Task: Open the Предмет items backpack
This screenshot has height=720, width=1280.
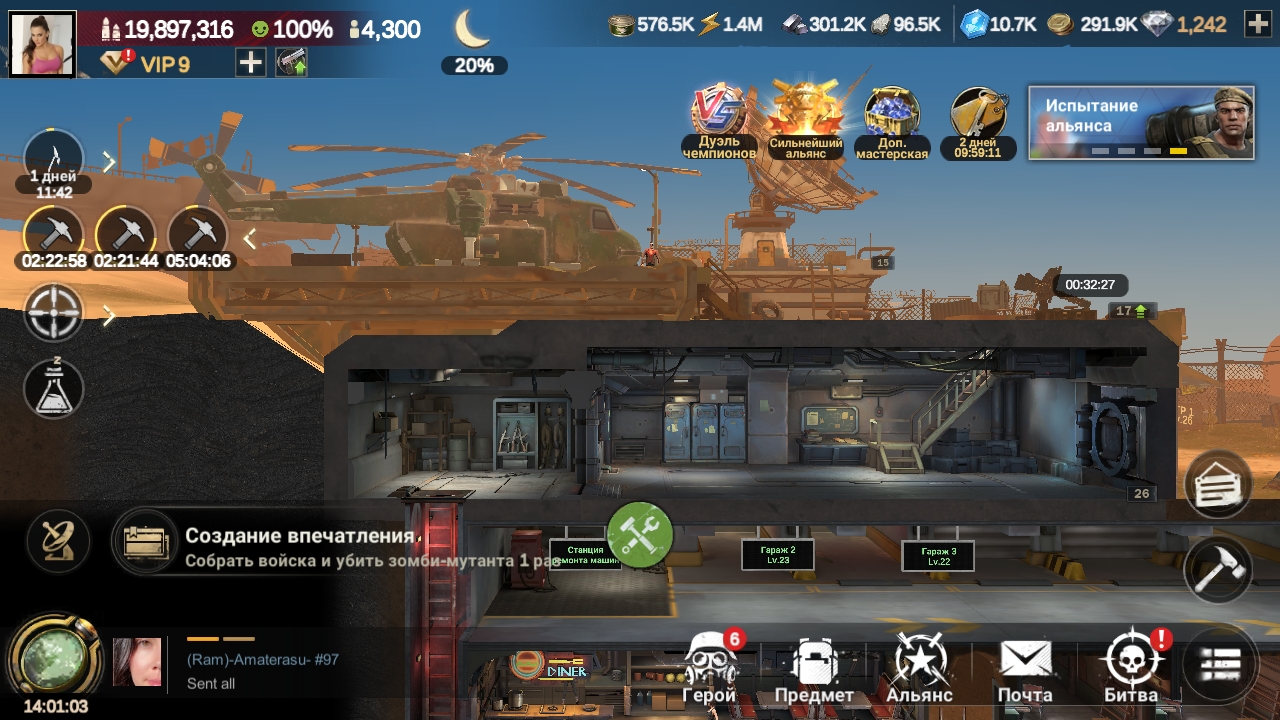Action: [815, 667]
